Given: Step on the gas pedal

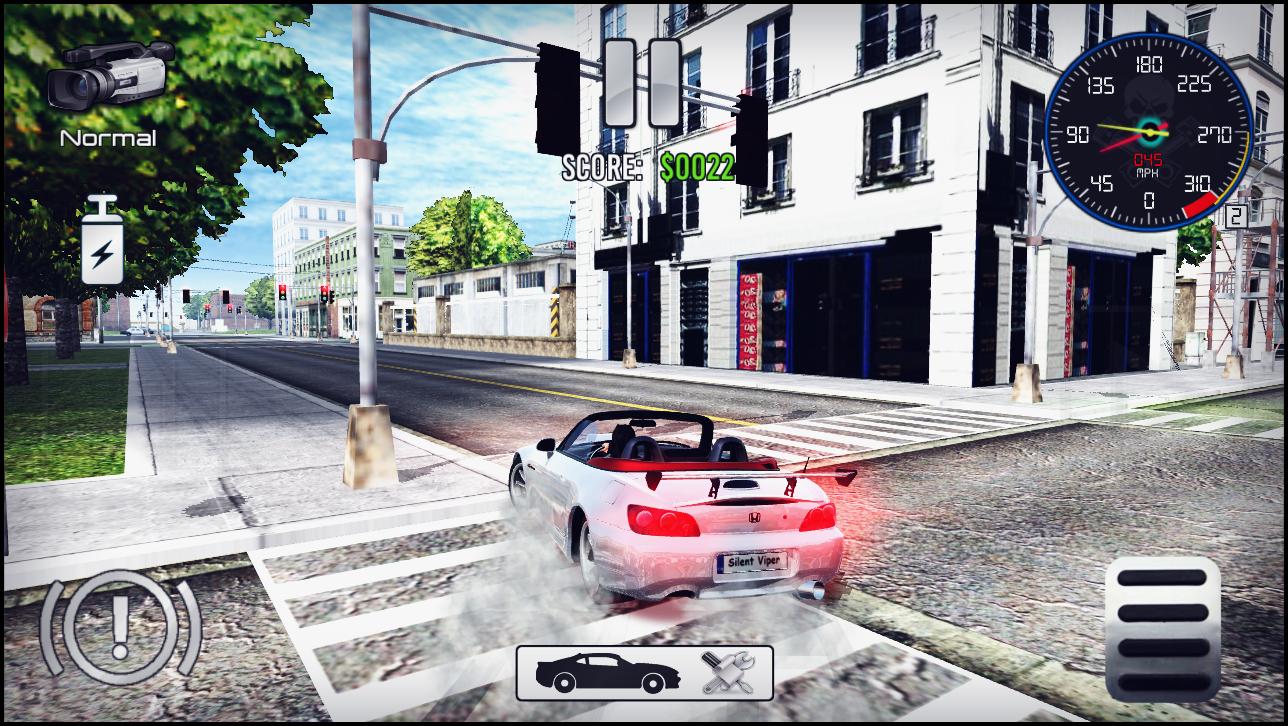Looking at the screenshot, I should click(1163, 626).
